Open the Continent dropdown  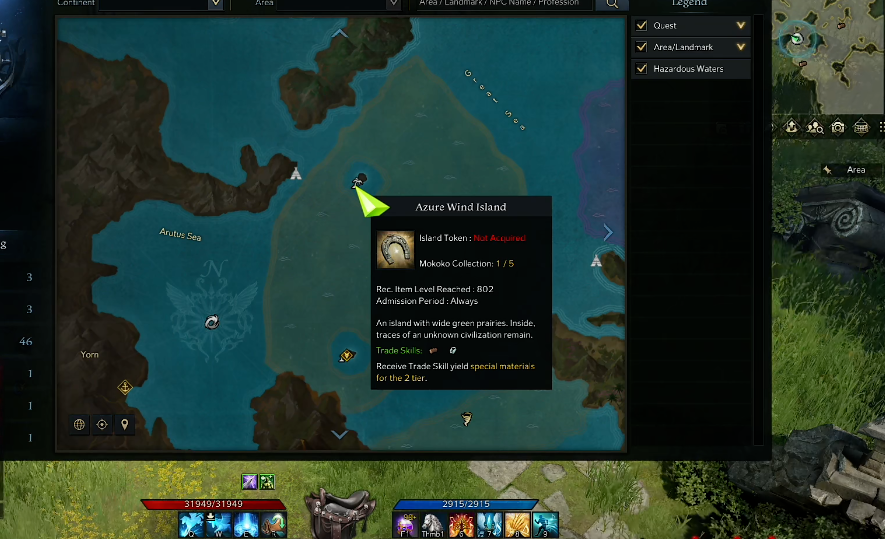pyautogui.click(x=214, y=4)
